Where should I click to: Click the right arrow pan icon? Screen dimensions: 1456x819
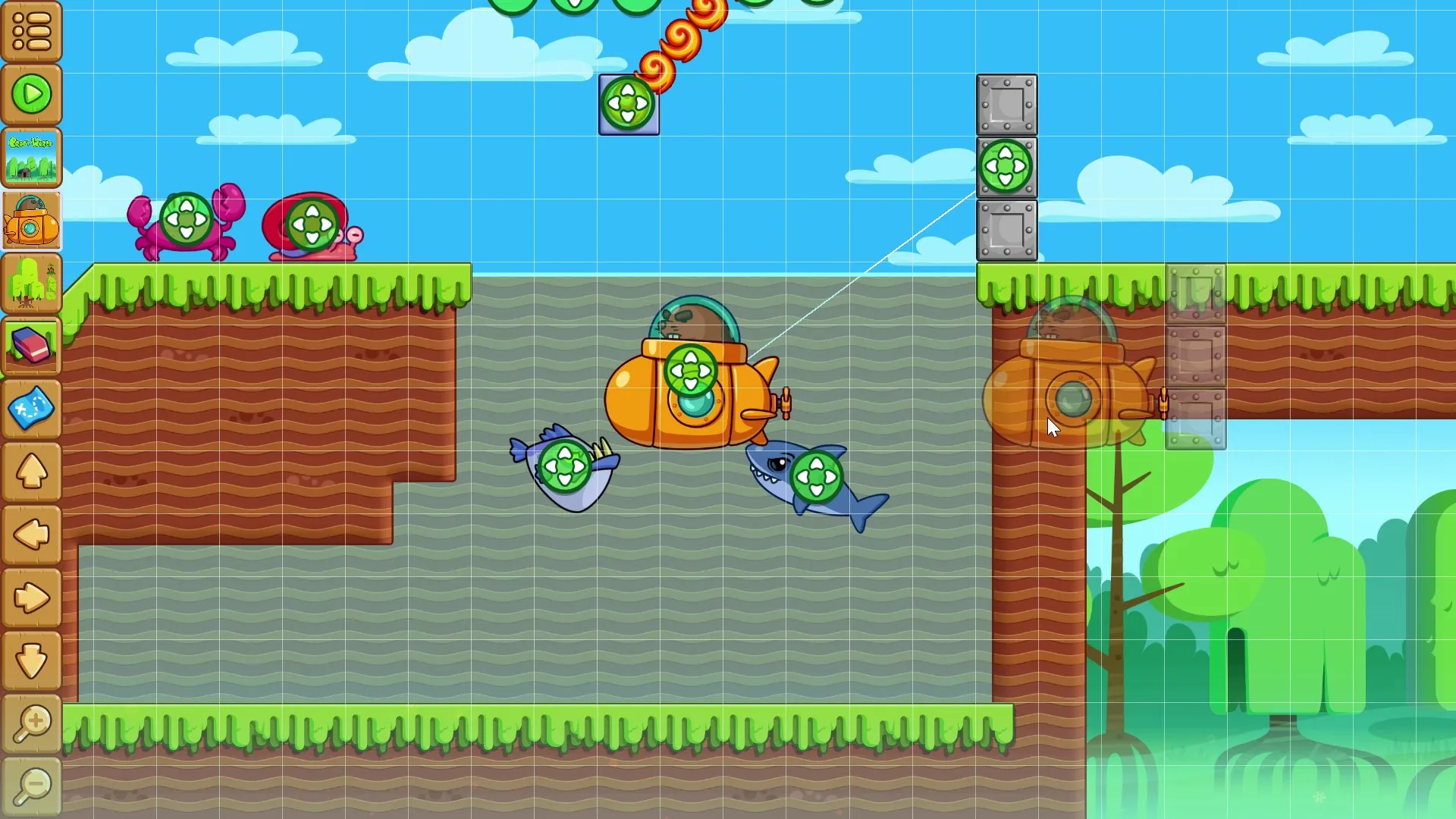tap(32, 598)
